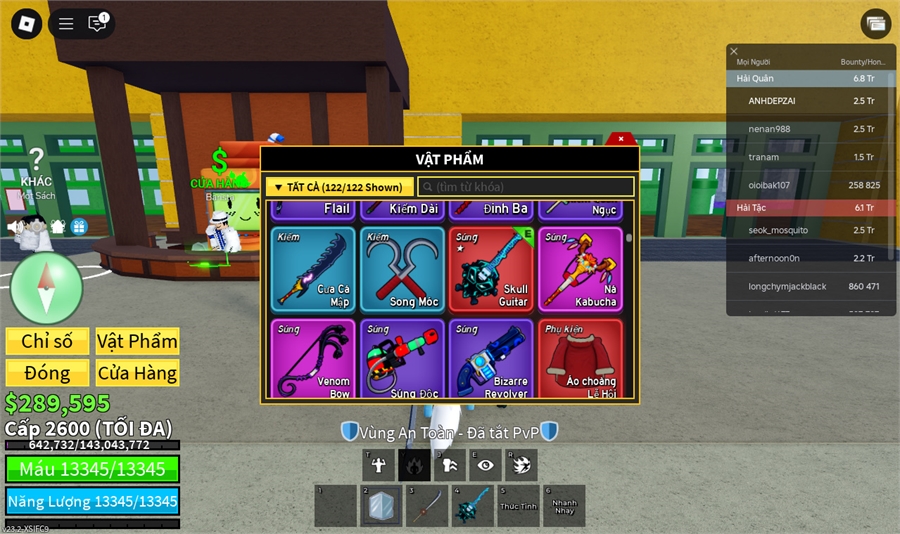Select the Cưa Cá Mập sword
This screenshot has width=900, height=534.
tap(312, 268)
